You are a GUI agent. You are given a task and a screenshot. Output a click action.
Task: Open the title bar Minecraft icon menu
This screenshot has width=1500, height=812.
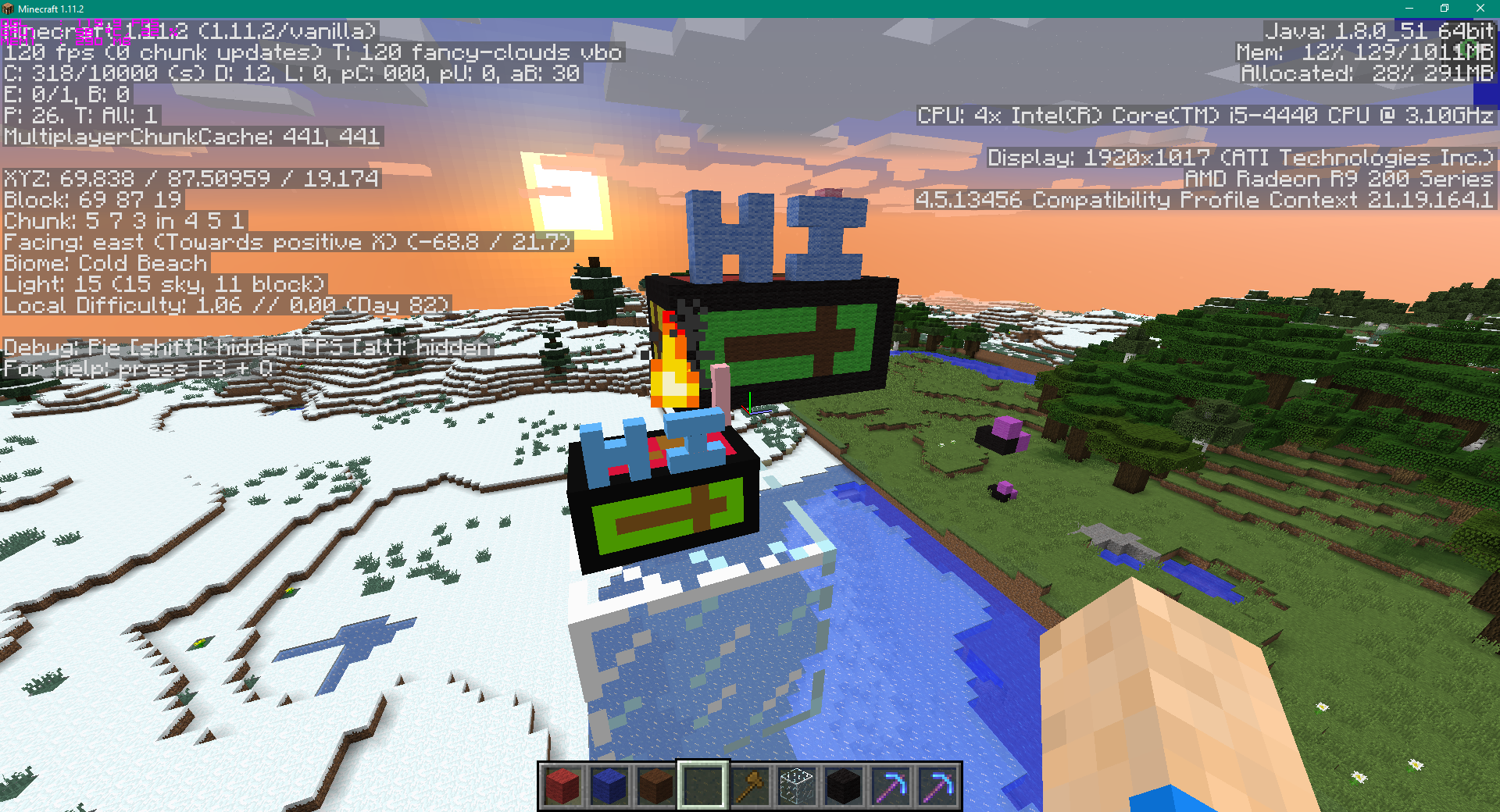(8, 9)
